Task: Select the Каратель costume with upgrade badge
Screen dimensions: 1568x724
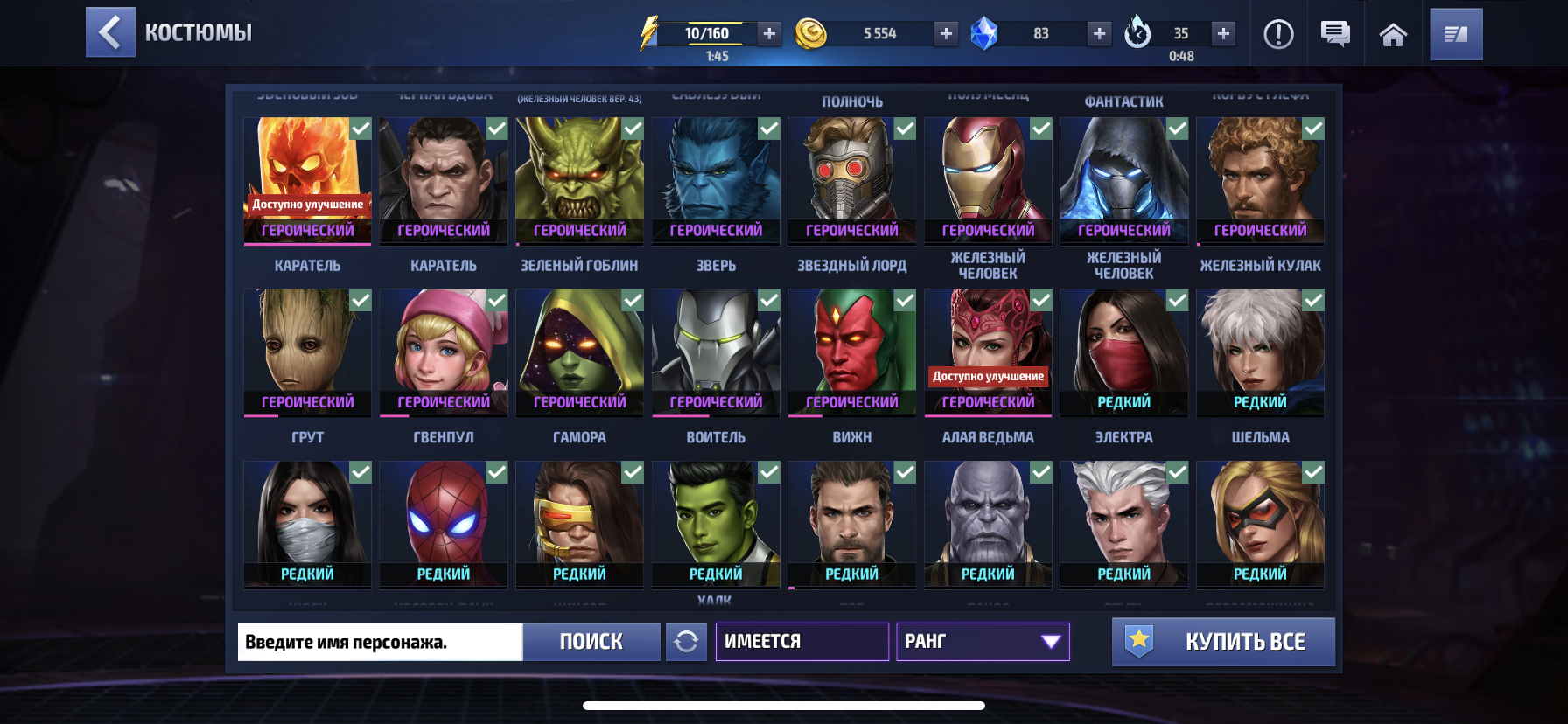Action: (306, 179)
